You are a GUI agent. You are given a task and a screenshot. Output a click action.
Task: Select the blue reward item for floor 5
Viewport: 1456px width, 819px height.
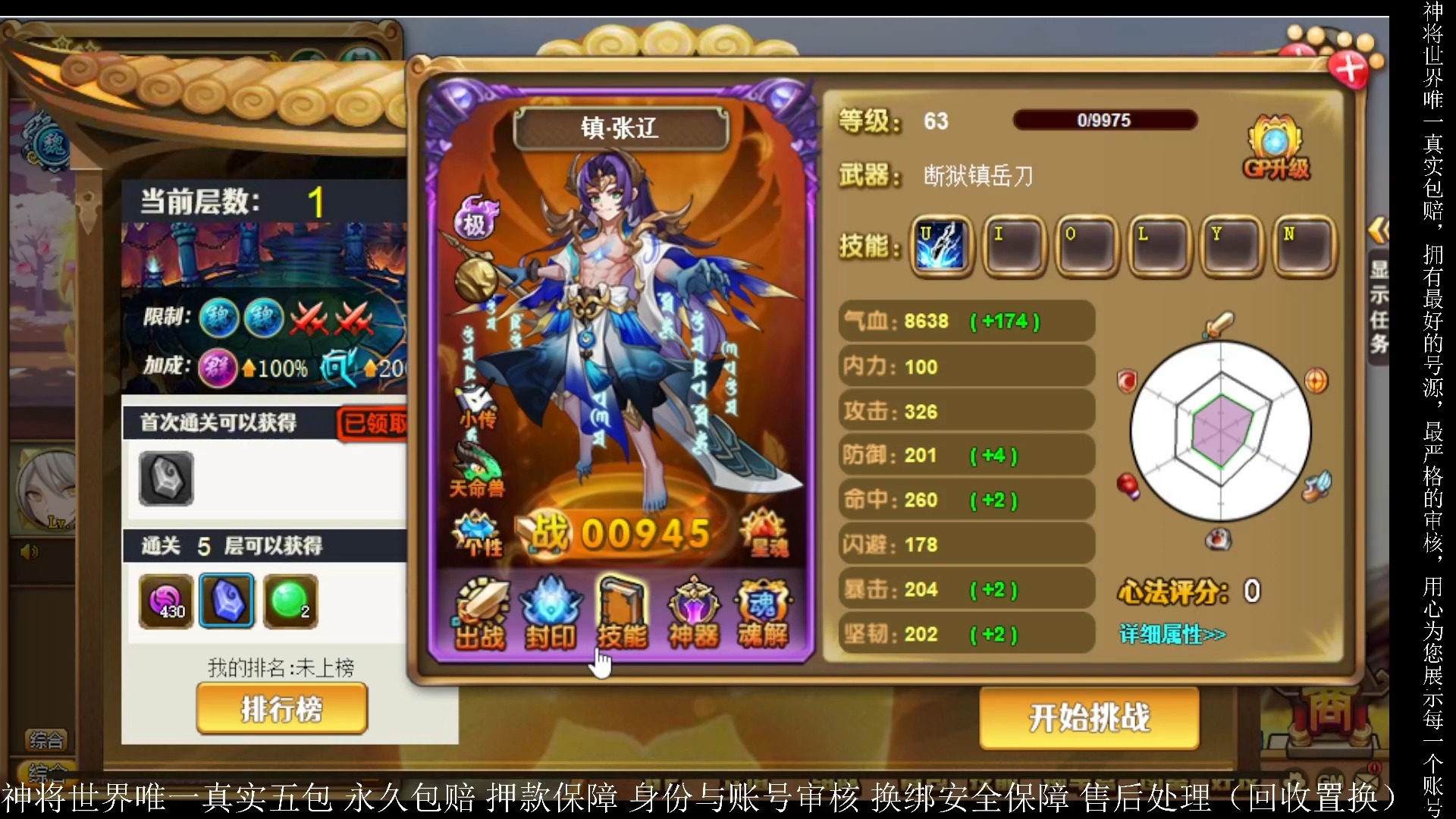pyautogui.click(x=226, y=601)
